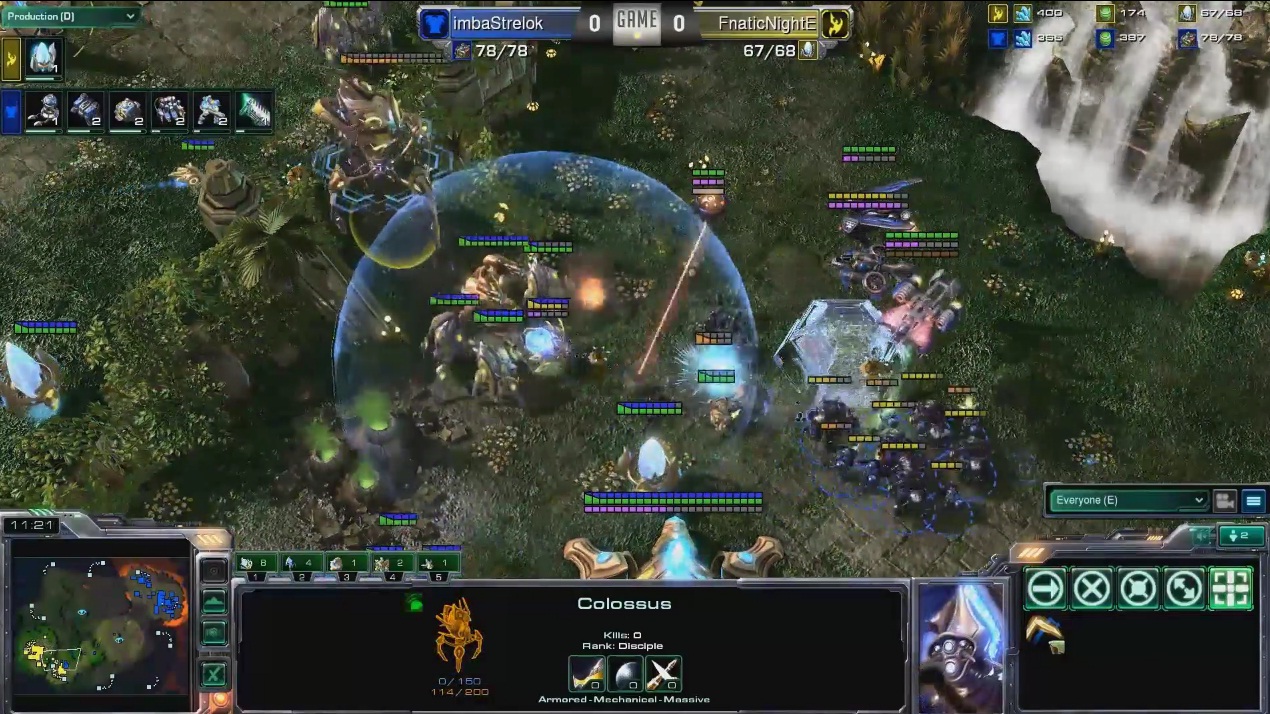
Task: Select the Move command button
Action: (x=1045, y=589)
